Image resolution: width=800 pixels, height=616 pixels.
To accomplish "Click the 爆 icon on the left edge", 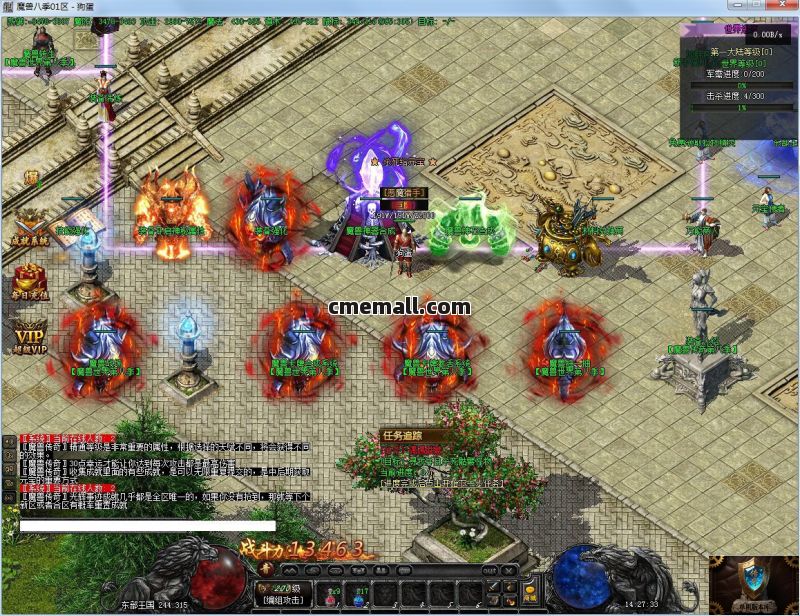I will (31, 178).
